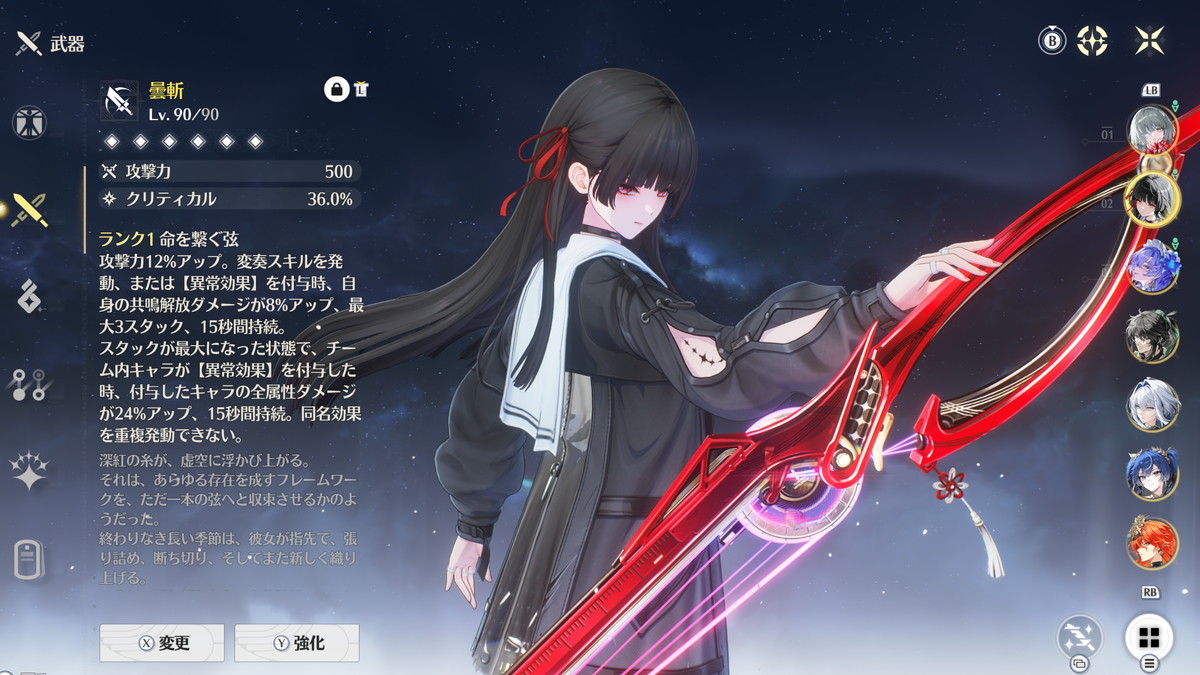The image size is (1200, 675).
Task: Open the character status tab with human figure icon
Action: pyautogui.click(x=29, y=122)
